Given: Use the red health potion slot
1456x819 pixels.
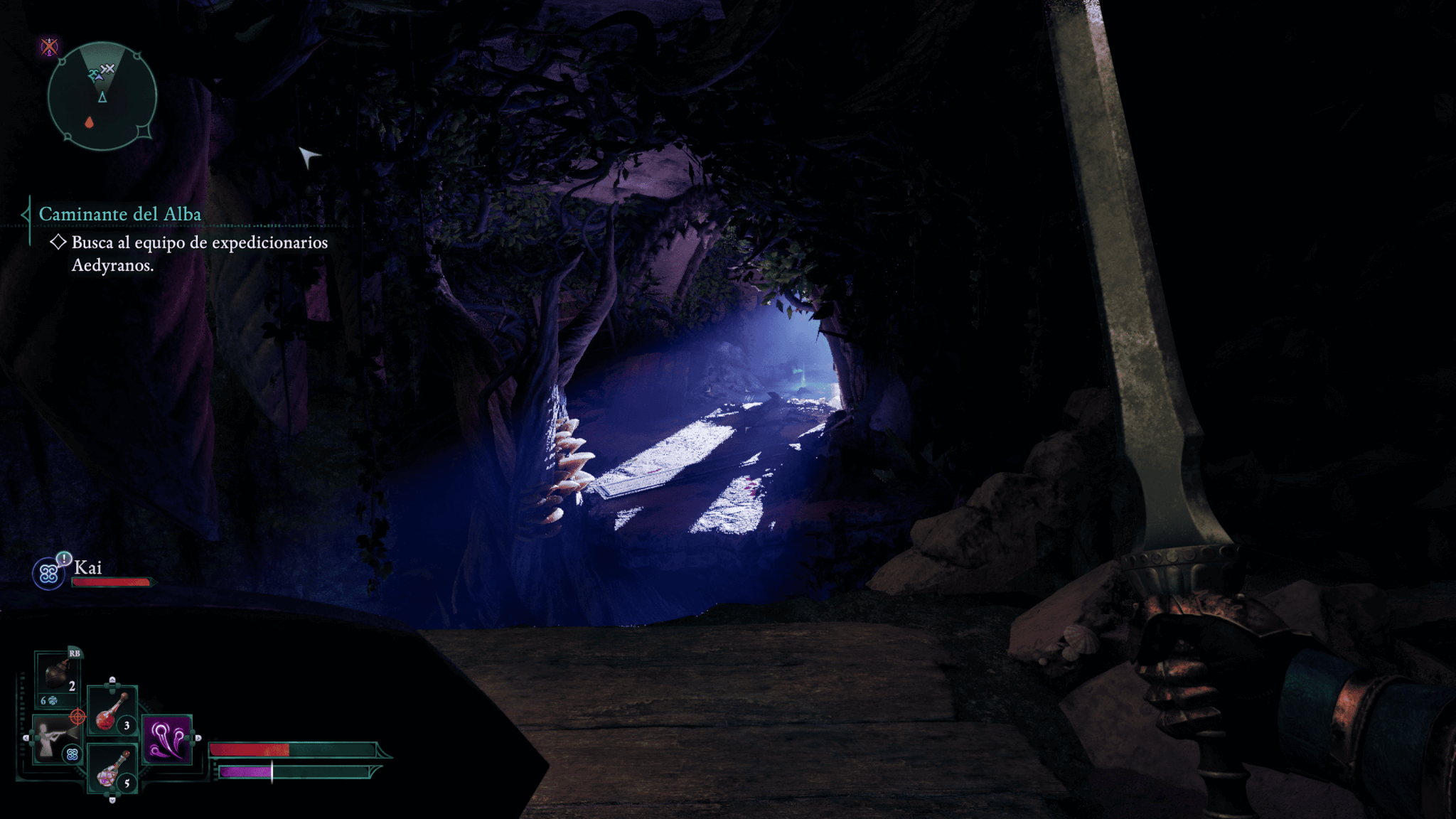Looking at the screenshot, I should coord(112,711).
